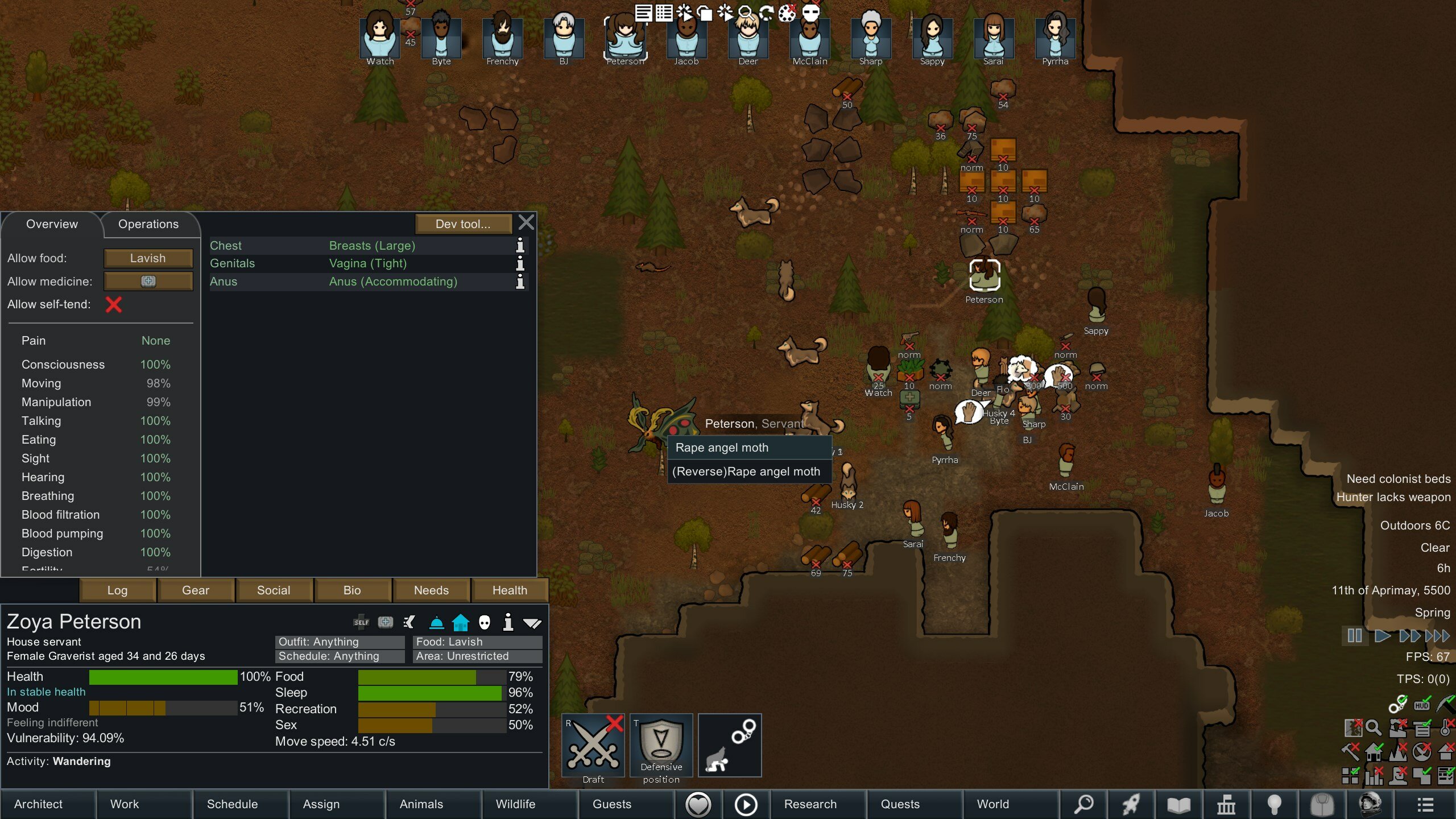
Task: Click the blue home area icon
Action: (461, 622)
